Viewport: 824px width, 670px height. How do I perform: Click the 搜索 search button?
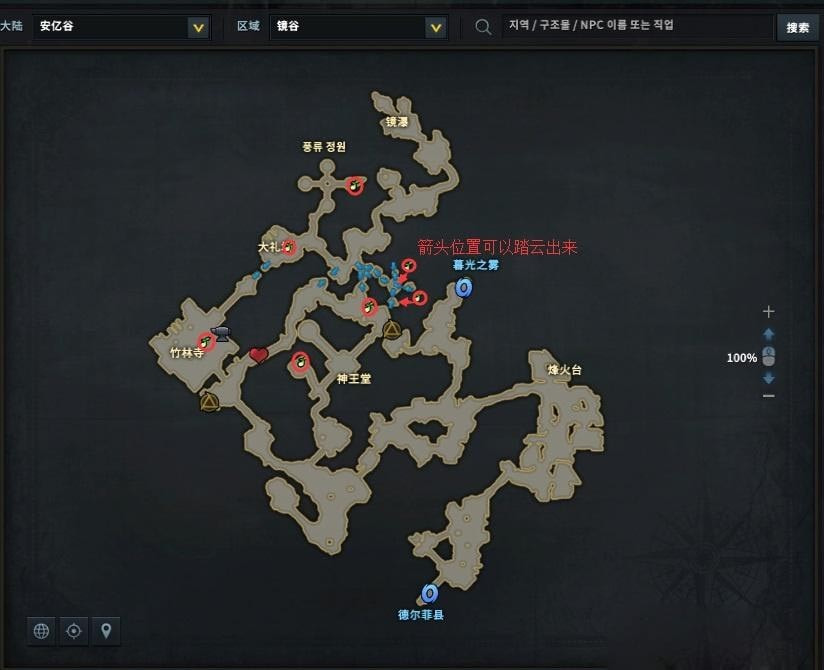pos(797,27)
